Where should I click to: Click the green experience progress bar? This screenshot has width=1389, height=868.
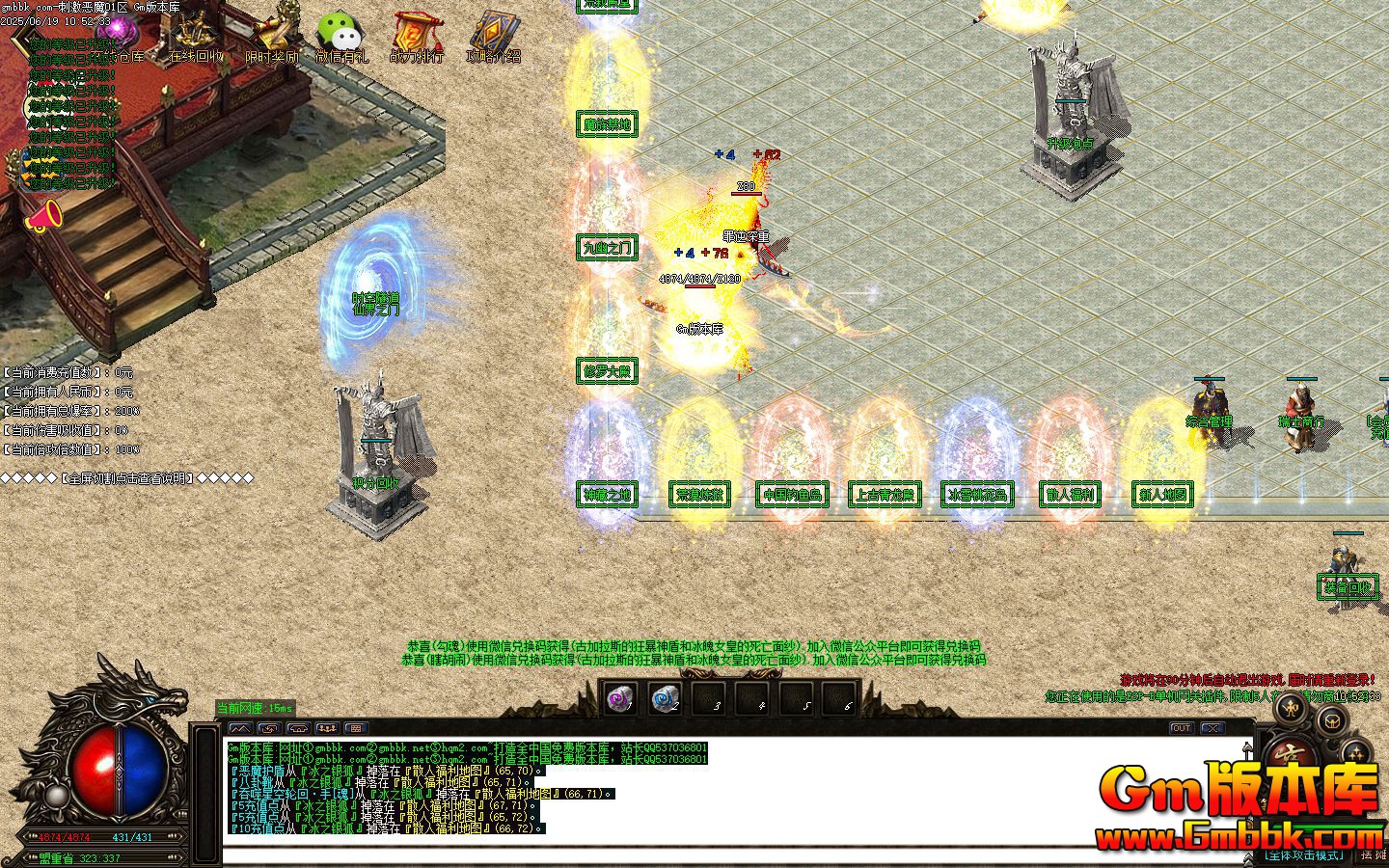1321,827
